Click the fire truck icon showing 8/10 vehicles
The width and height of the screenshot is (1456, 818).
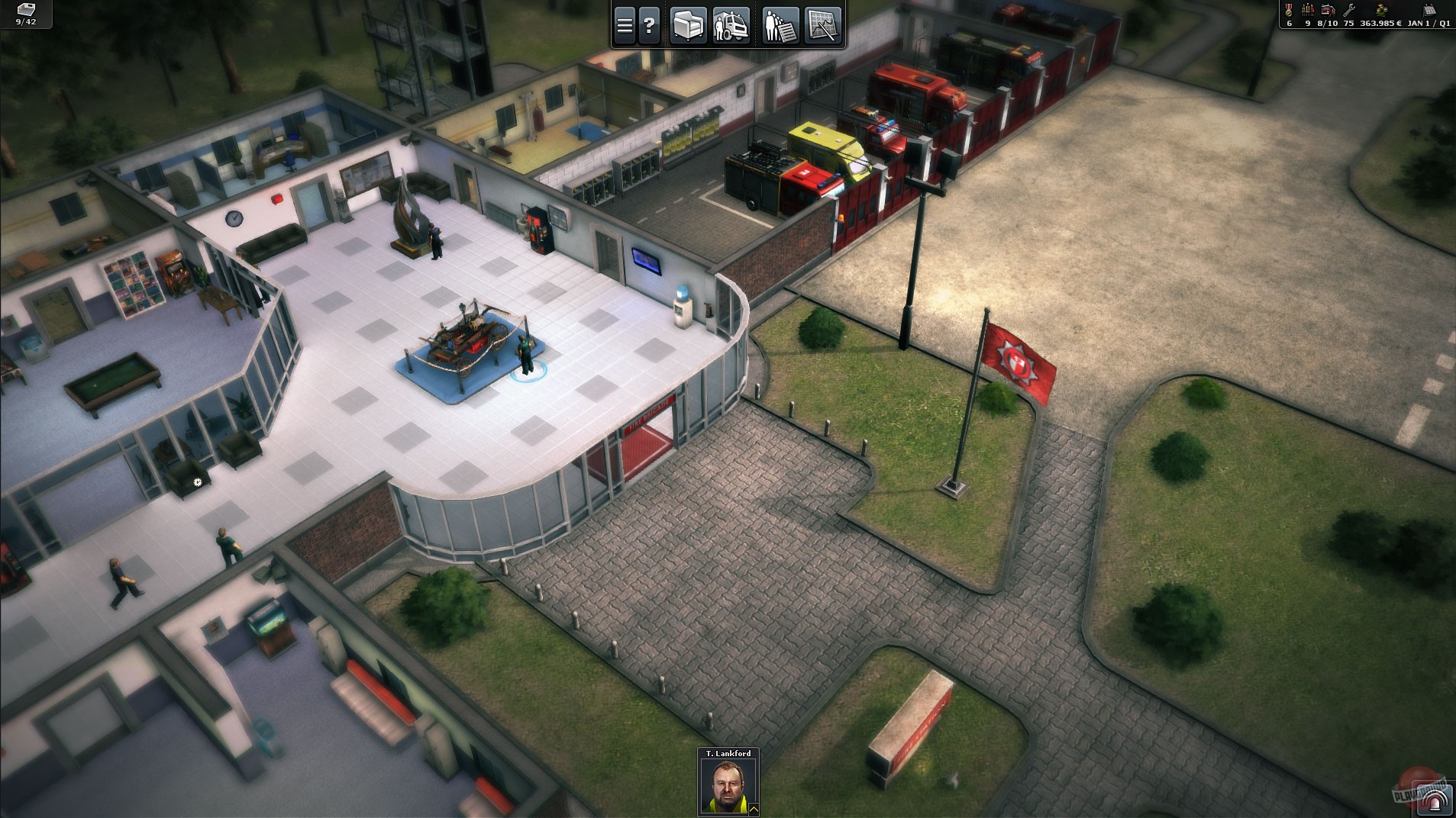[x=1328, y=10]
